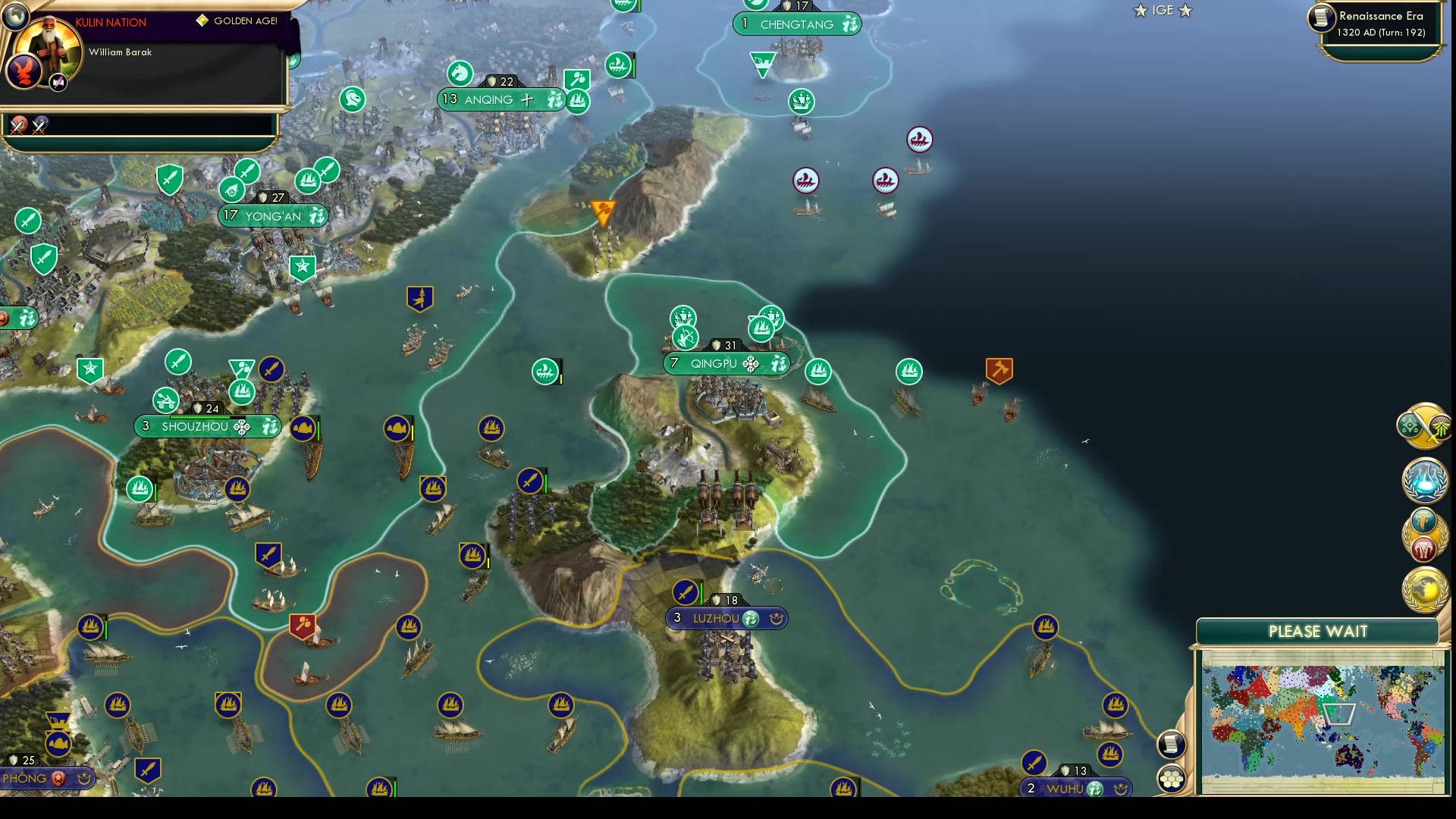Toggle the hex grid button near the minimap
The height and width of the screenshot is (819, 1456).
pos(1172,777)
